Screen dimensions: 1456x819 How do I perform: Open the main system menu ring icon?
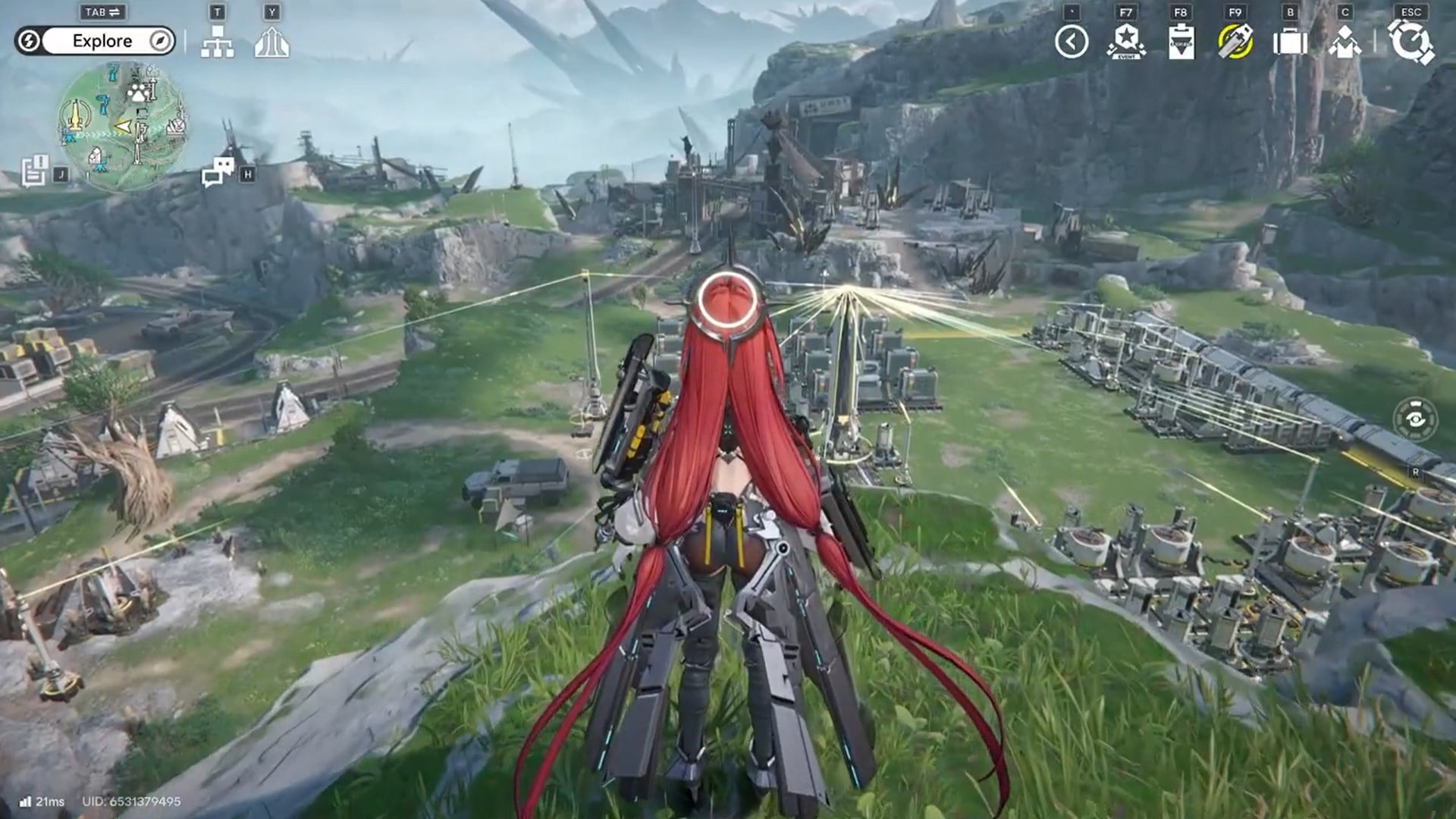click(1410, 42)
